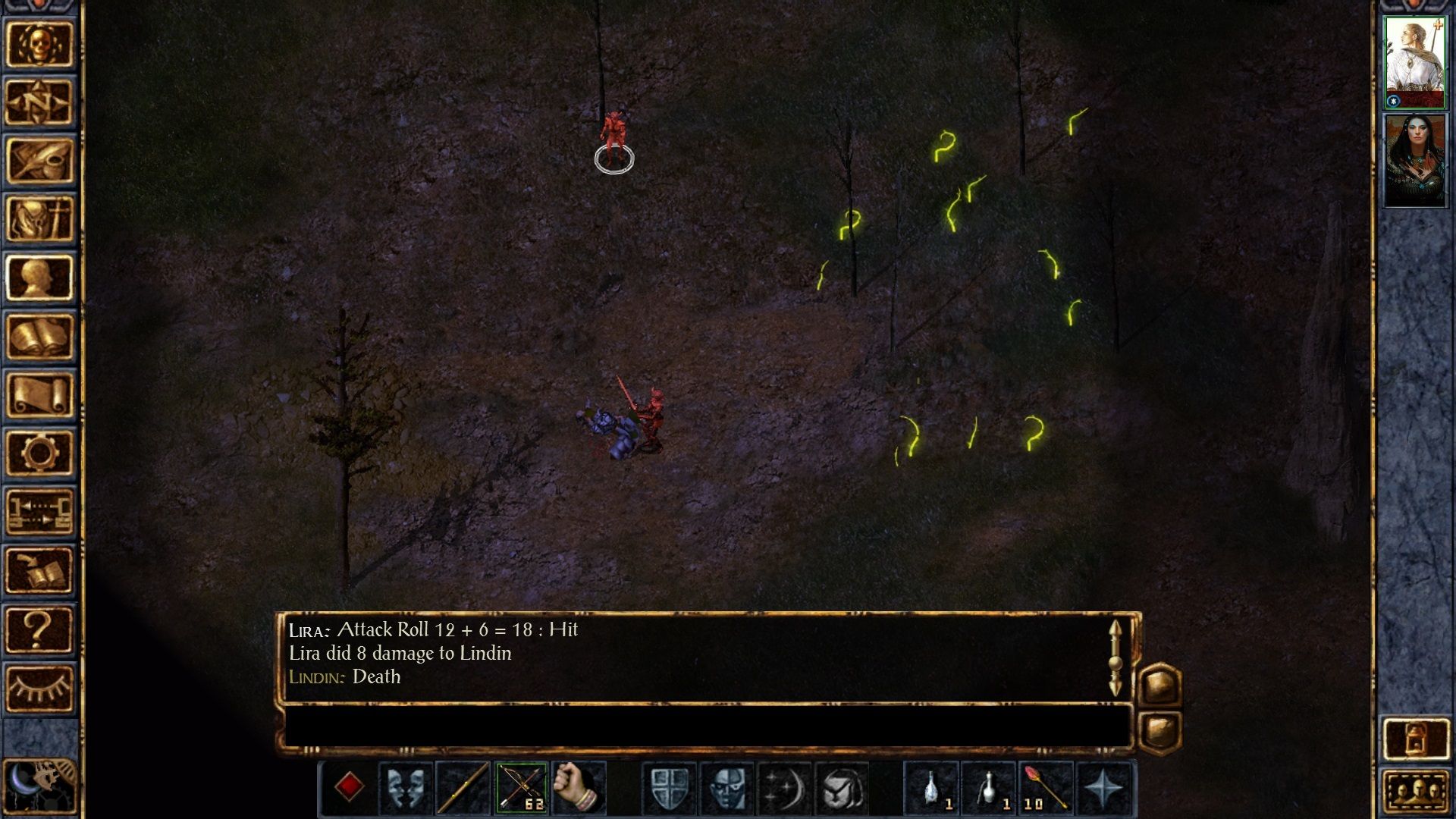Open the priest scroll
The height and width of the screenshot is (819, 1456).
point(39,394)
